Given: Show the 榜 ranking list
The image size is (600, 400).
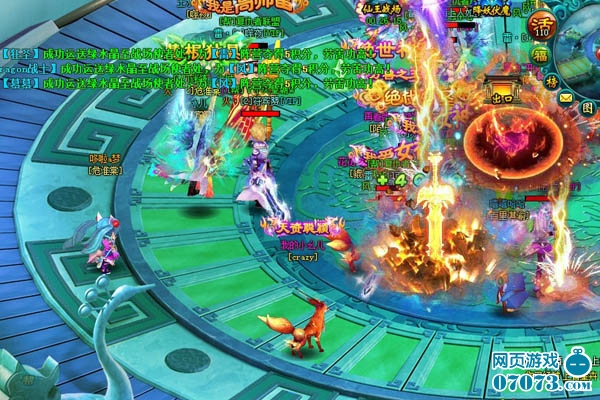Looking at the screenshot, I should [x=551, y=81].
